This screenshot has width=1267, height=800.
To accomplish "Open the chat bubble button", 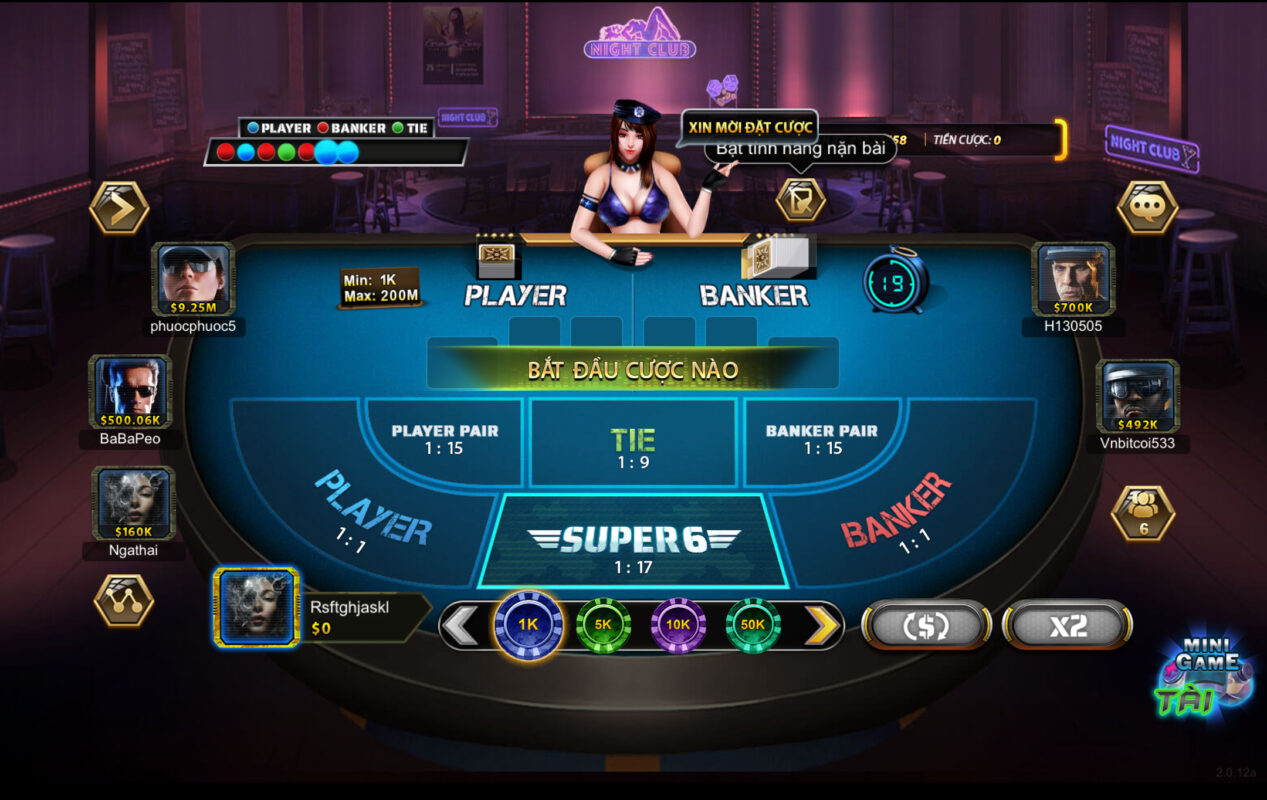I will pos(1146,207).
